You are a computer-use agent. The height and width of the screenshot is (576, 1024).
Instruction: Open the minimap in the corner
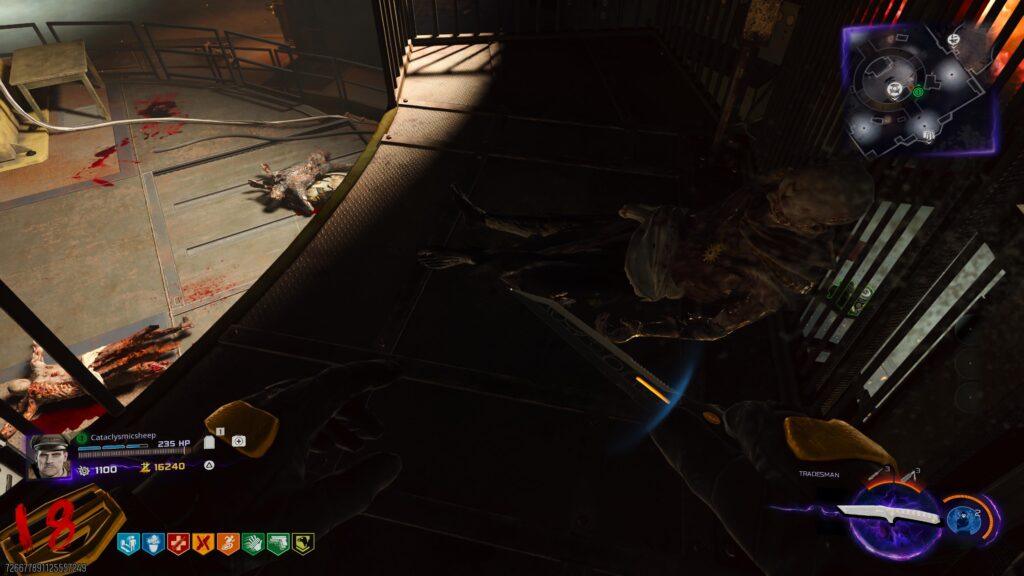click(x=920, y=88)
